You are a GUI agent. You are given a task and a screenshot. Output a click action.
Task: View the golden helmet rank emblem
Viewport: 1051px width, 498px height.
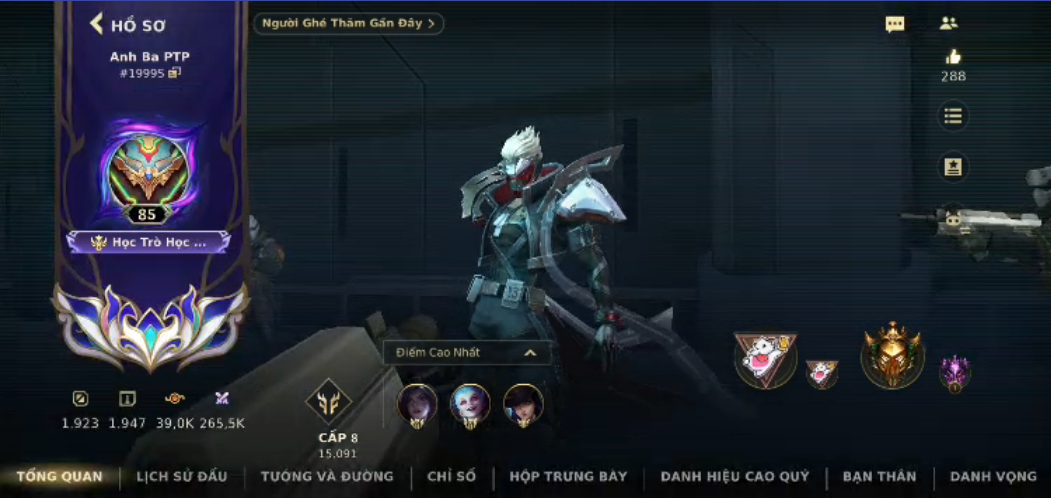tap(892, 355)
